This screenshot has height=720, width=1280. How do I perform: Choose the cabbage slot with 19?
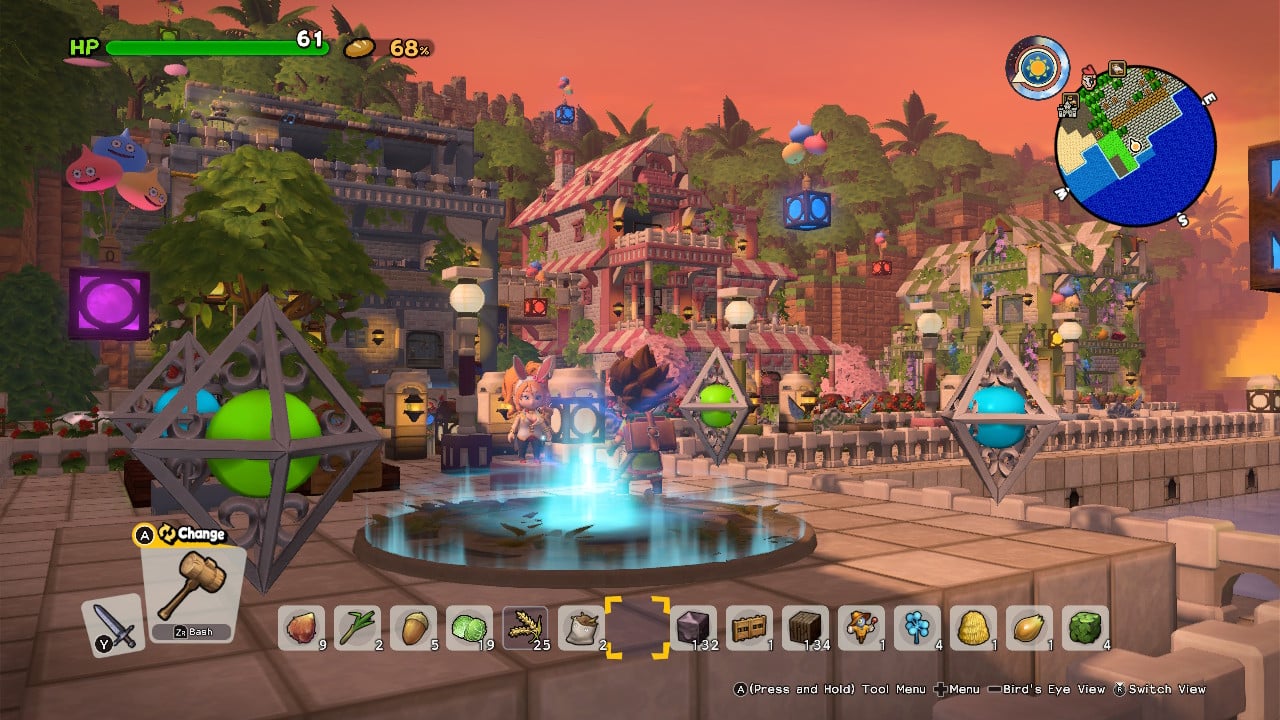pos(468,628)
